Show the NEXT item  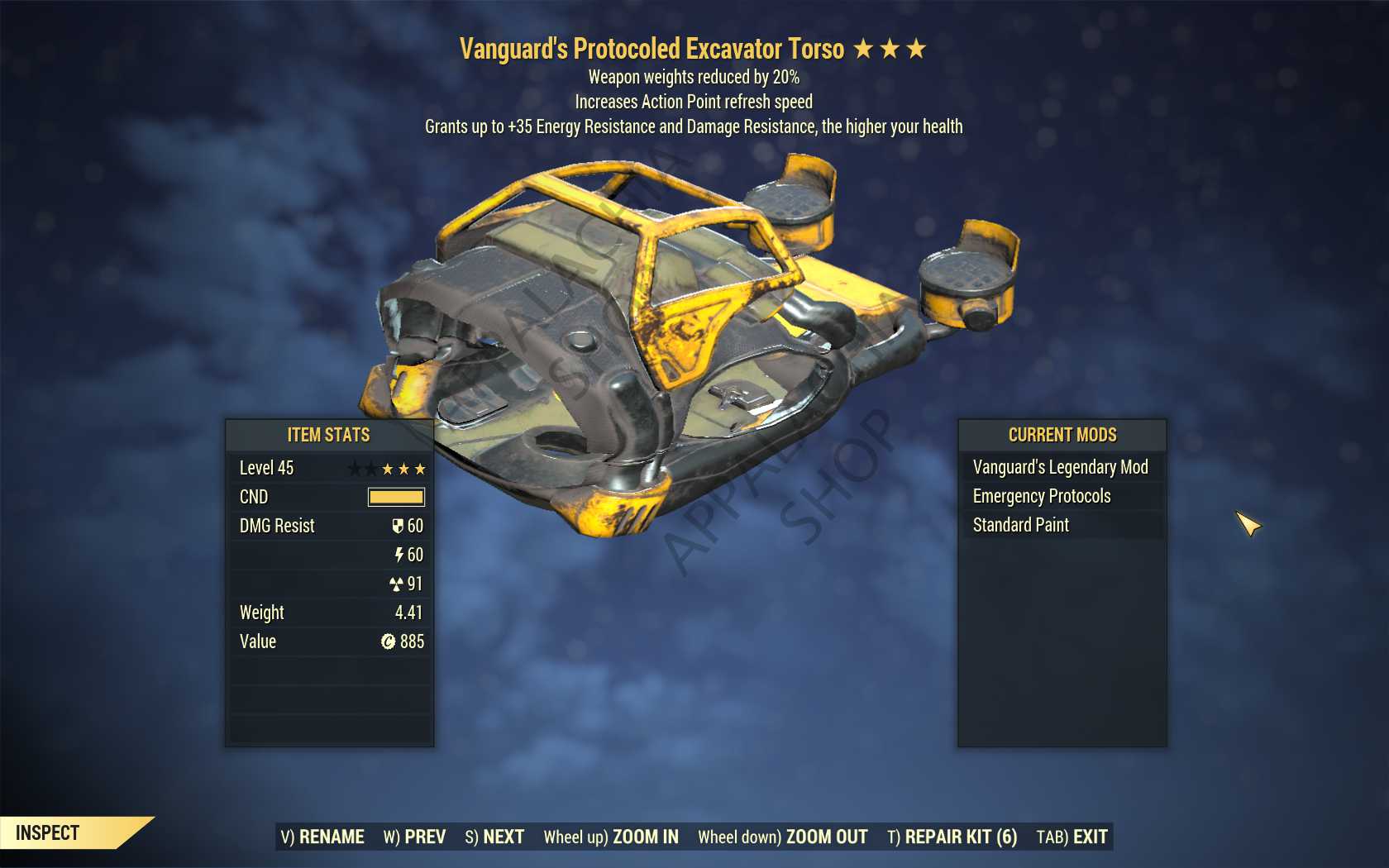pyautogui.click(x=494, y=837)
